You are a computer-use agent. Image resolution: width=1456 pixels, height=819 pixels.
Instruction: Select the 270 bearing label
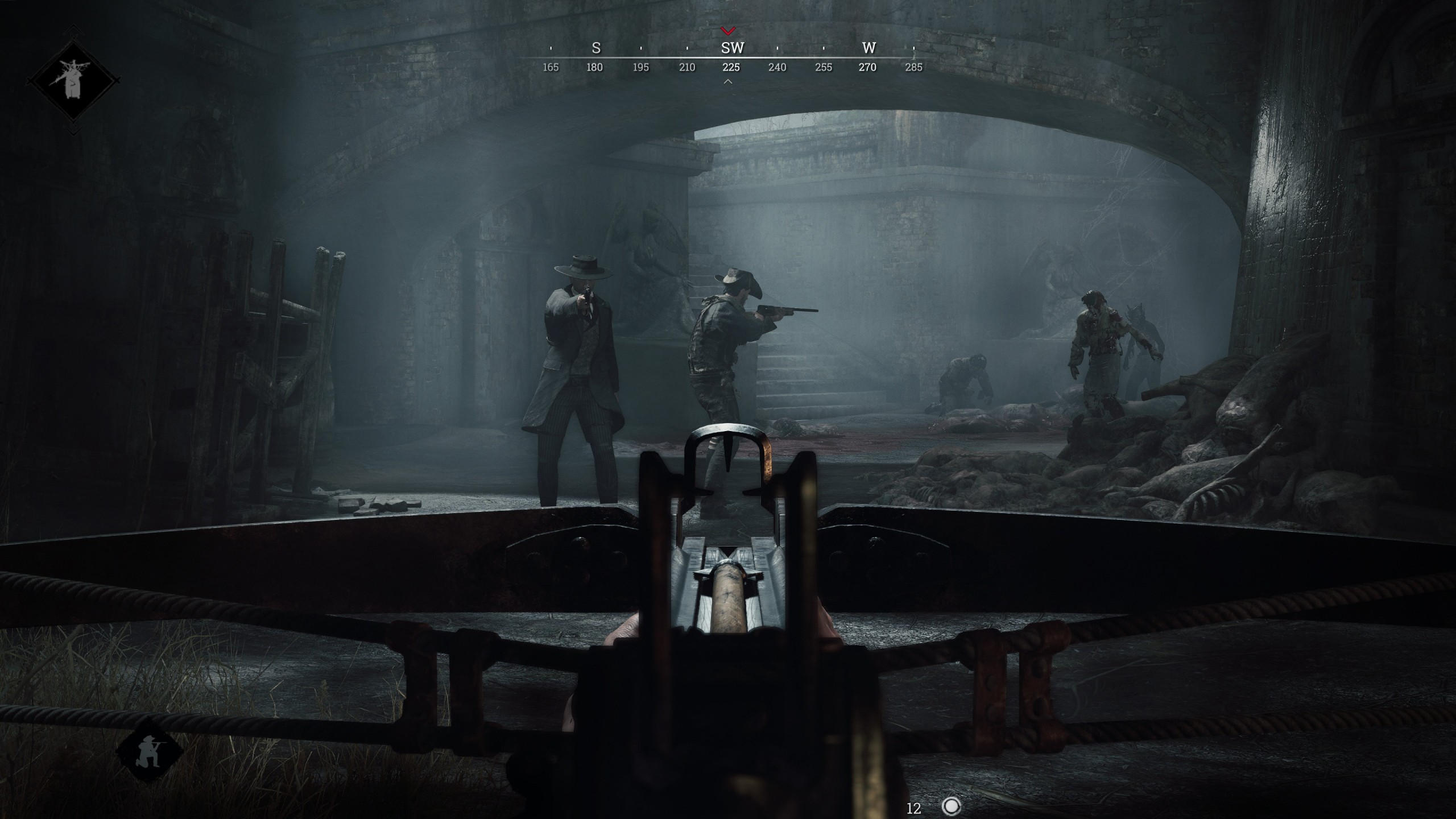pos(868,68)
